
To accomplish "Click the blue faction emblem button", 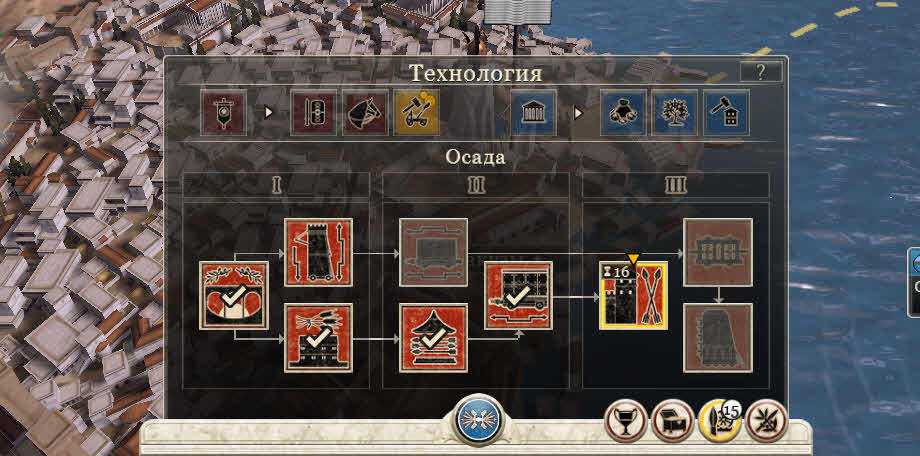I will tap(479, 420).
